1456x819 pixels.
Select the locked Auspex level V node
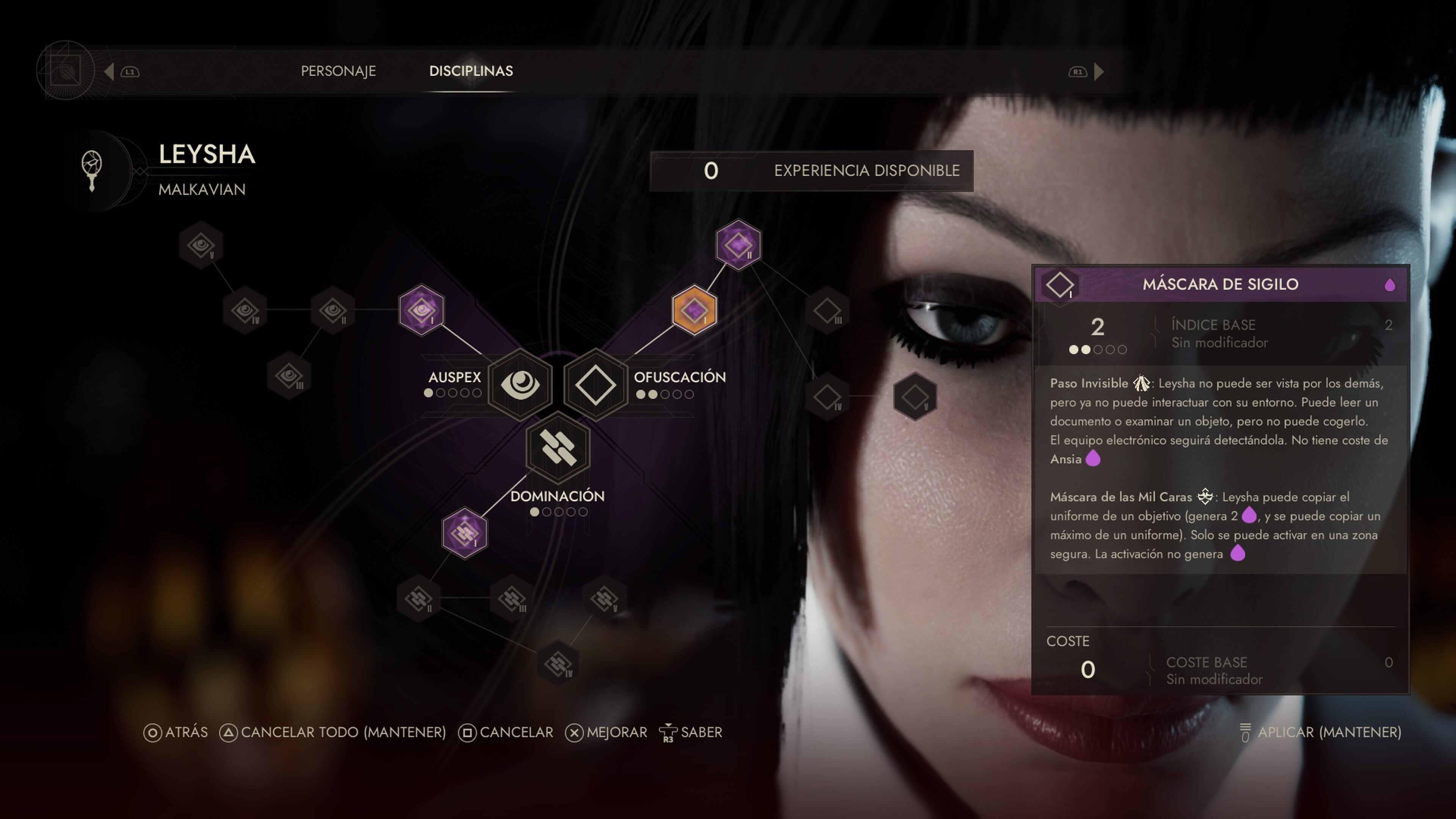point(201,245)
